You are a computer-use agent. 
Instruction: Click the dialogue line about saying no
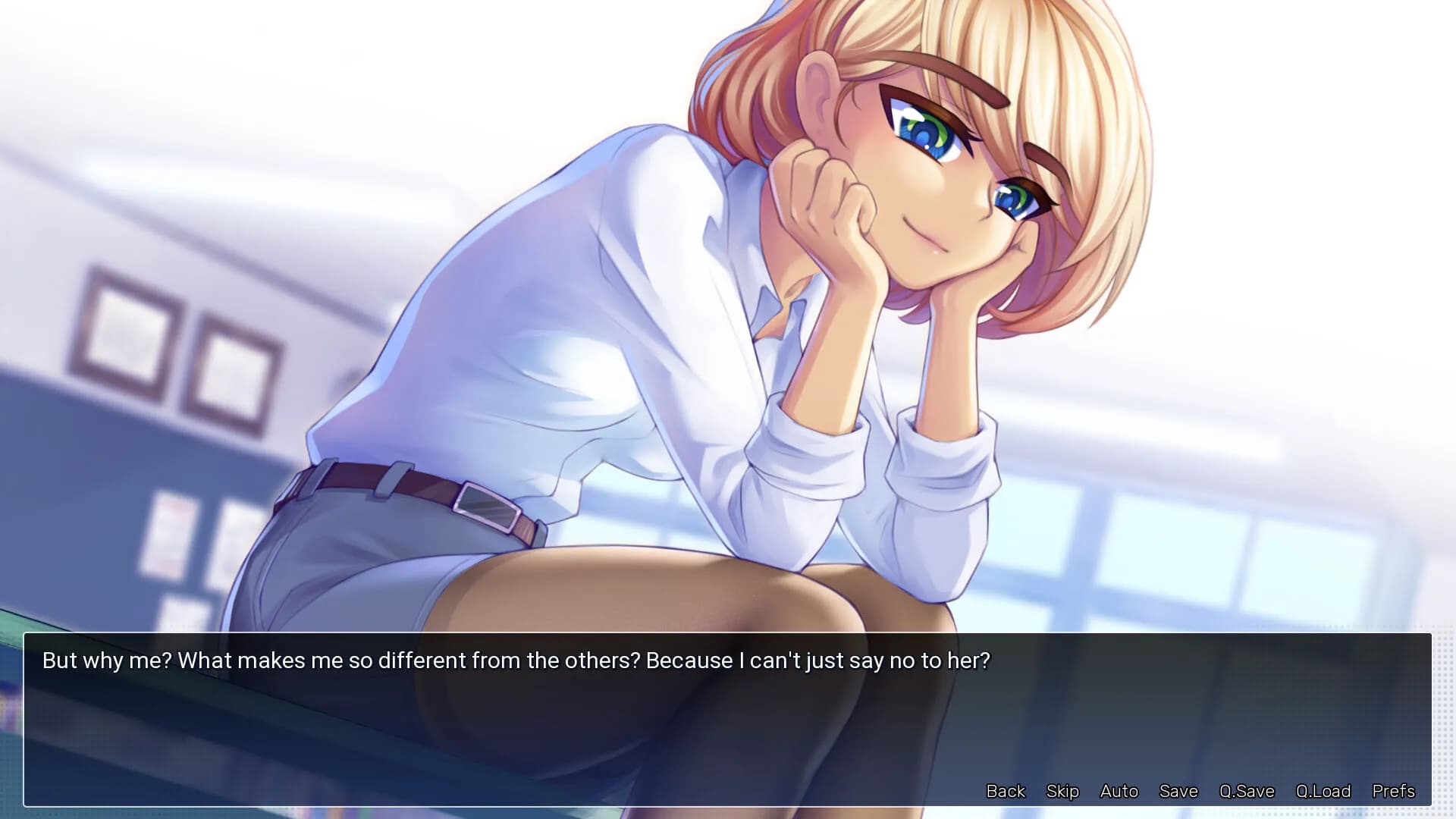pos(518,661)
